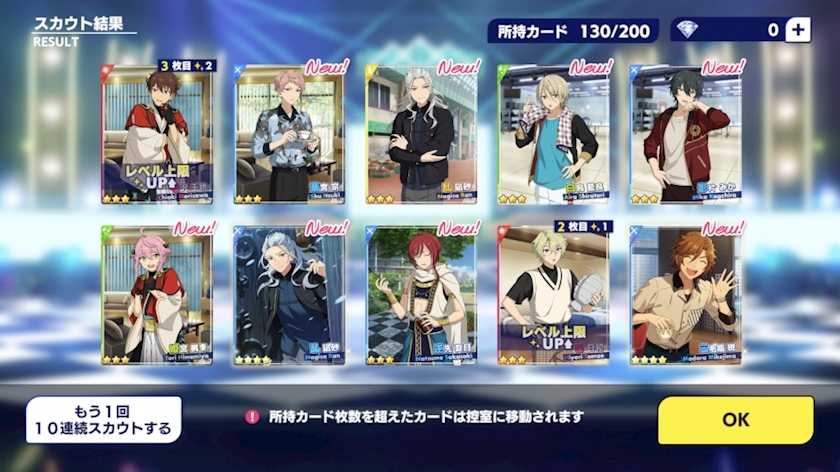Open the three-star Nagisa Ran black jacket card
Image resolution: width=840 pixels, height=472 pixels.
coord(421,134)
